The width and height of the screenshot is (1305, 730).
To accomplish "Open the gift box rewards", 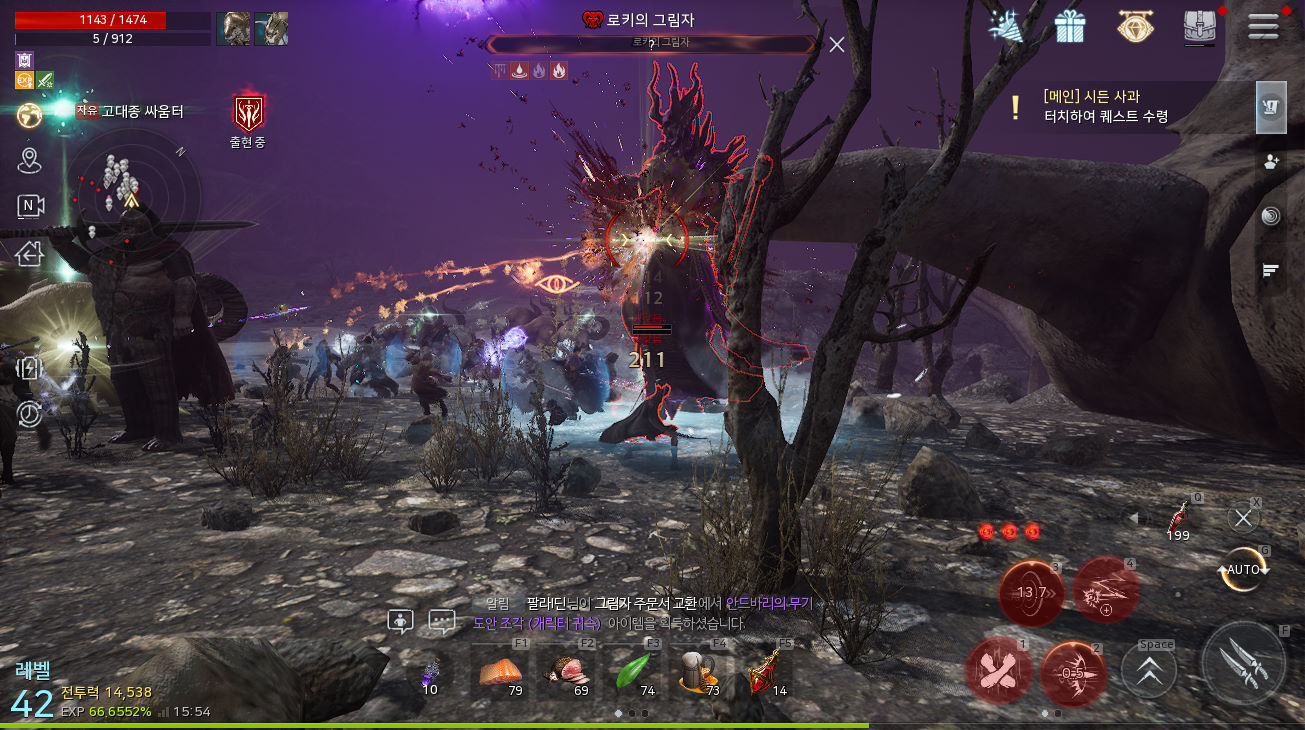I will (1070, 27).
